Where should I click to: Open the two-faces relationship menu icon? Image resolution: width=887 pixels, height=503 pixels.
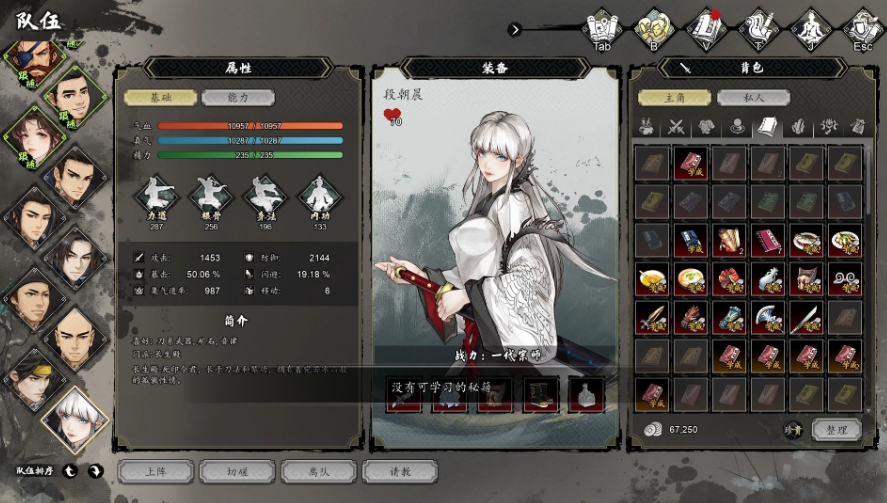[x=654, y=27]
